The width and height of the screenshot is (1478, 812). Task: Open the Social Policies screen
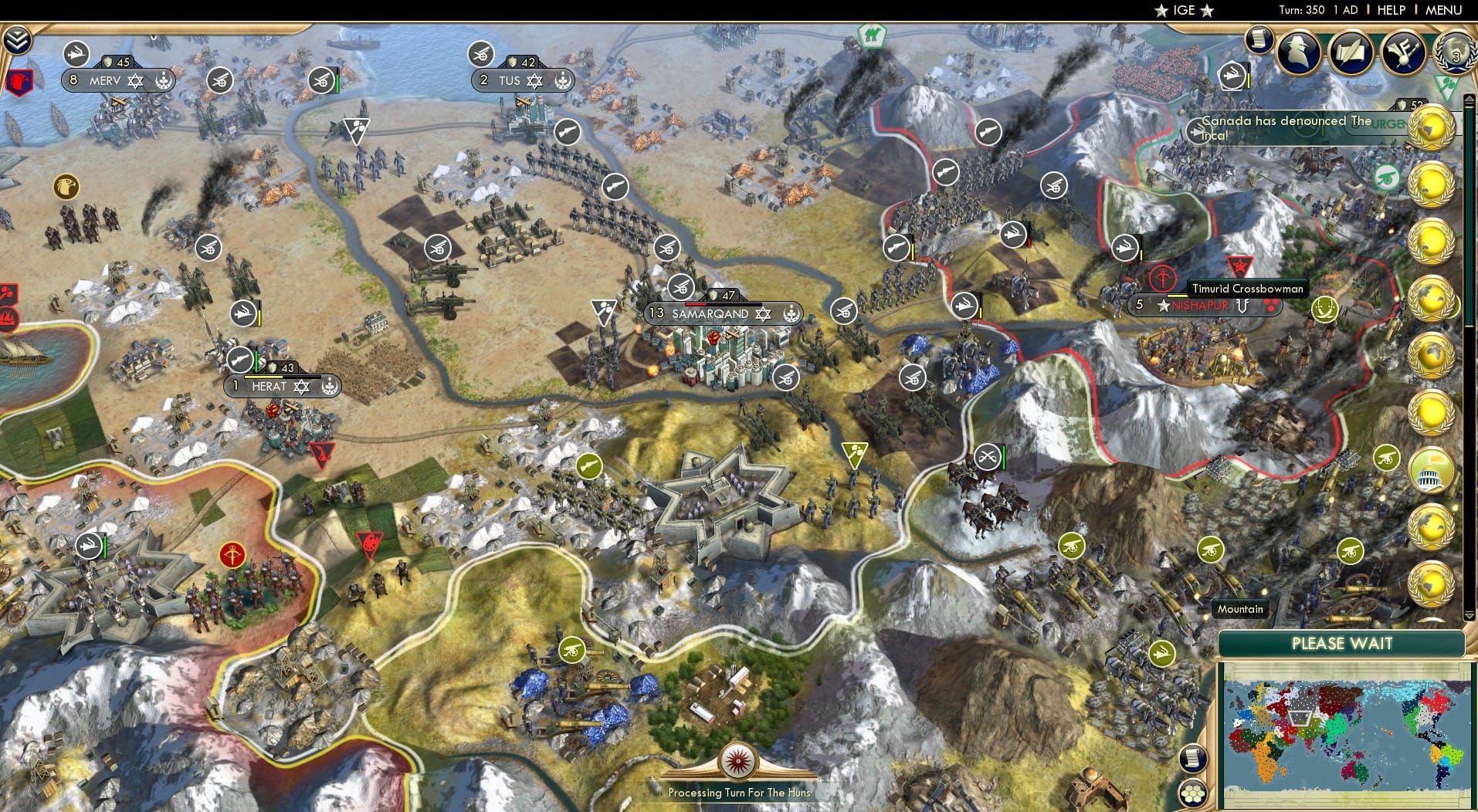click(1351, 52)
